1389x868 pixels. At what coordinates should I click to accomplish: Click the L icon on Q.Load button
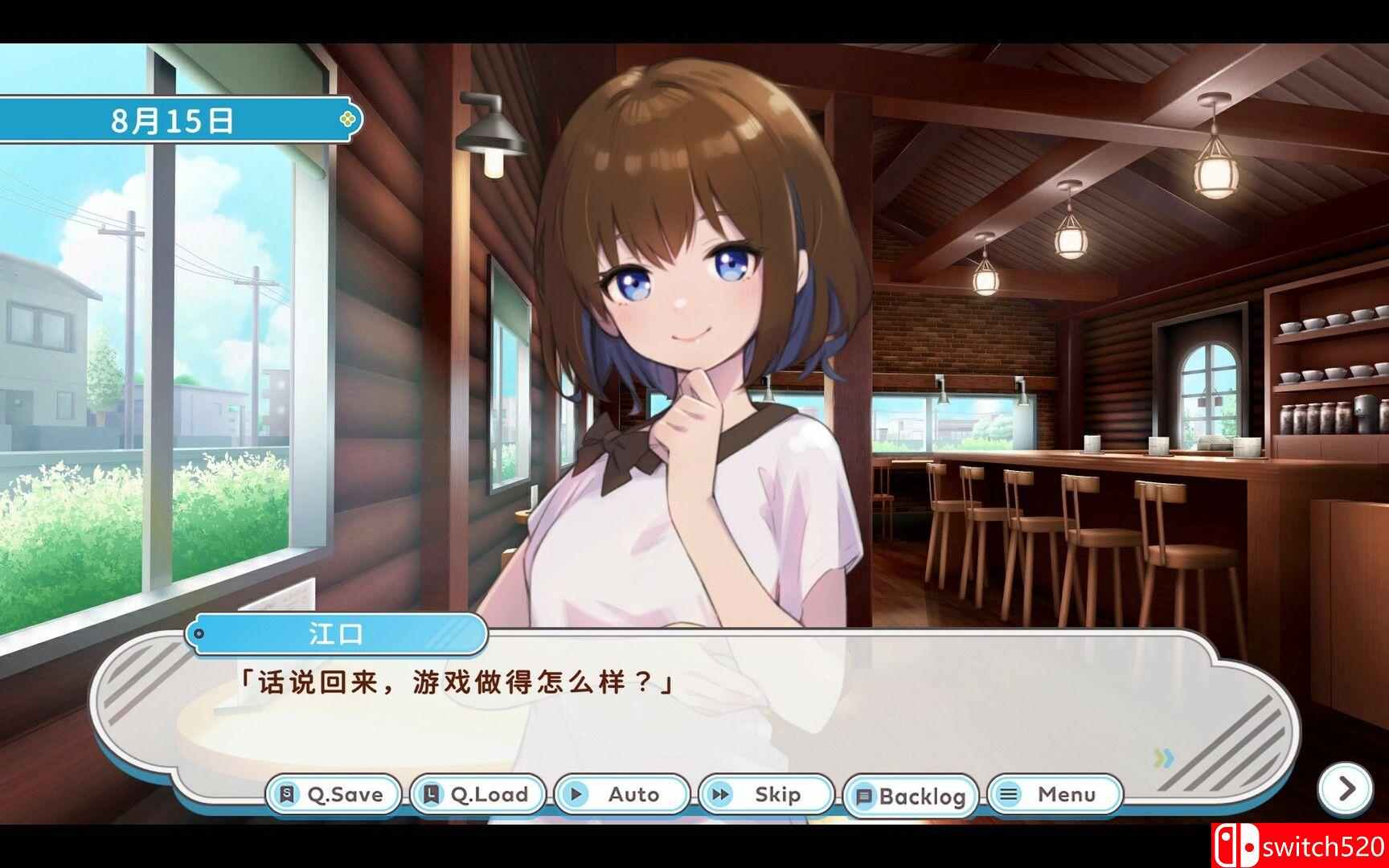432,794
